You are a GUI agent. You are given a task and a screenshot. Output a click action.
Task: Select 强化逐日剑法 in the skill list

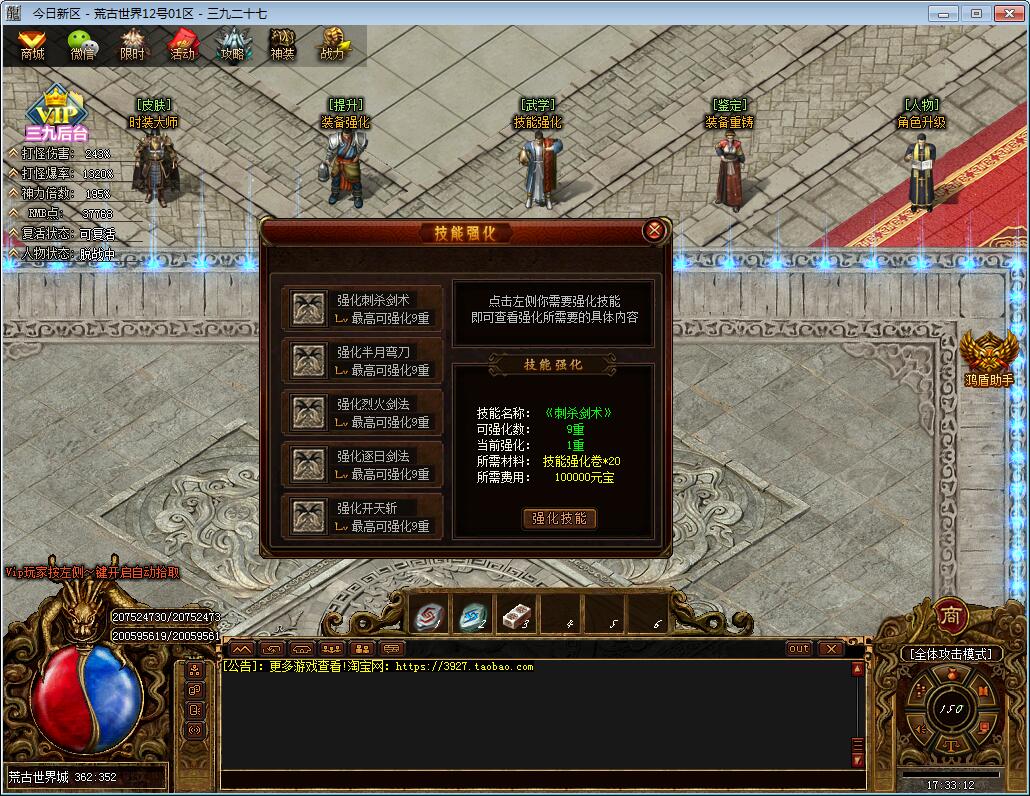[x=362, y=464]
